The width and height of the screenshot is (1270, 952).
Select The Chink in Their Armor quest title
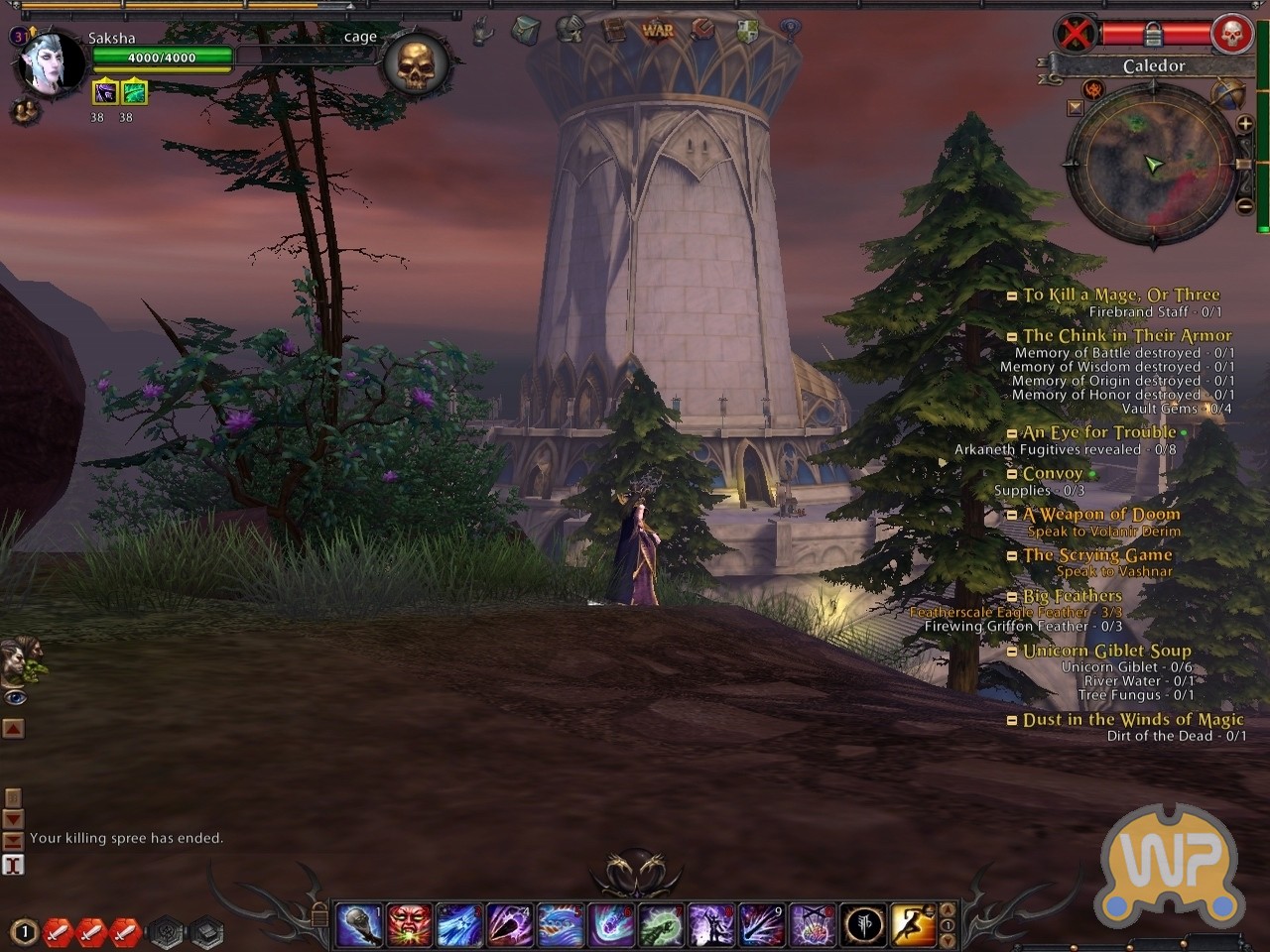point(1127,336)
